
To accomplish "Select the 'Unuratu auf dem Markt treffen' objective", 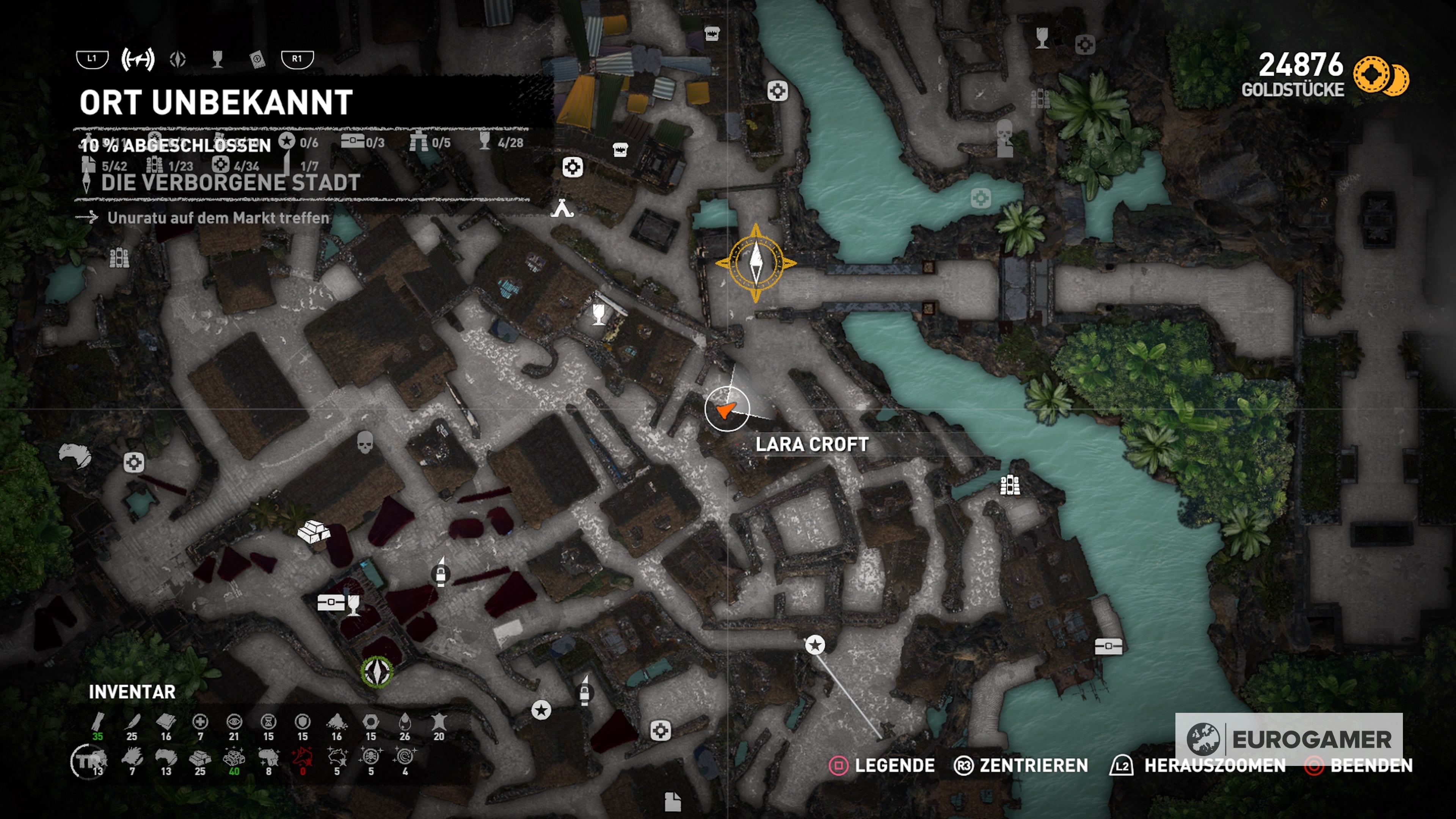I will [x=218, y=218].
